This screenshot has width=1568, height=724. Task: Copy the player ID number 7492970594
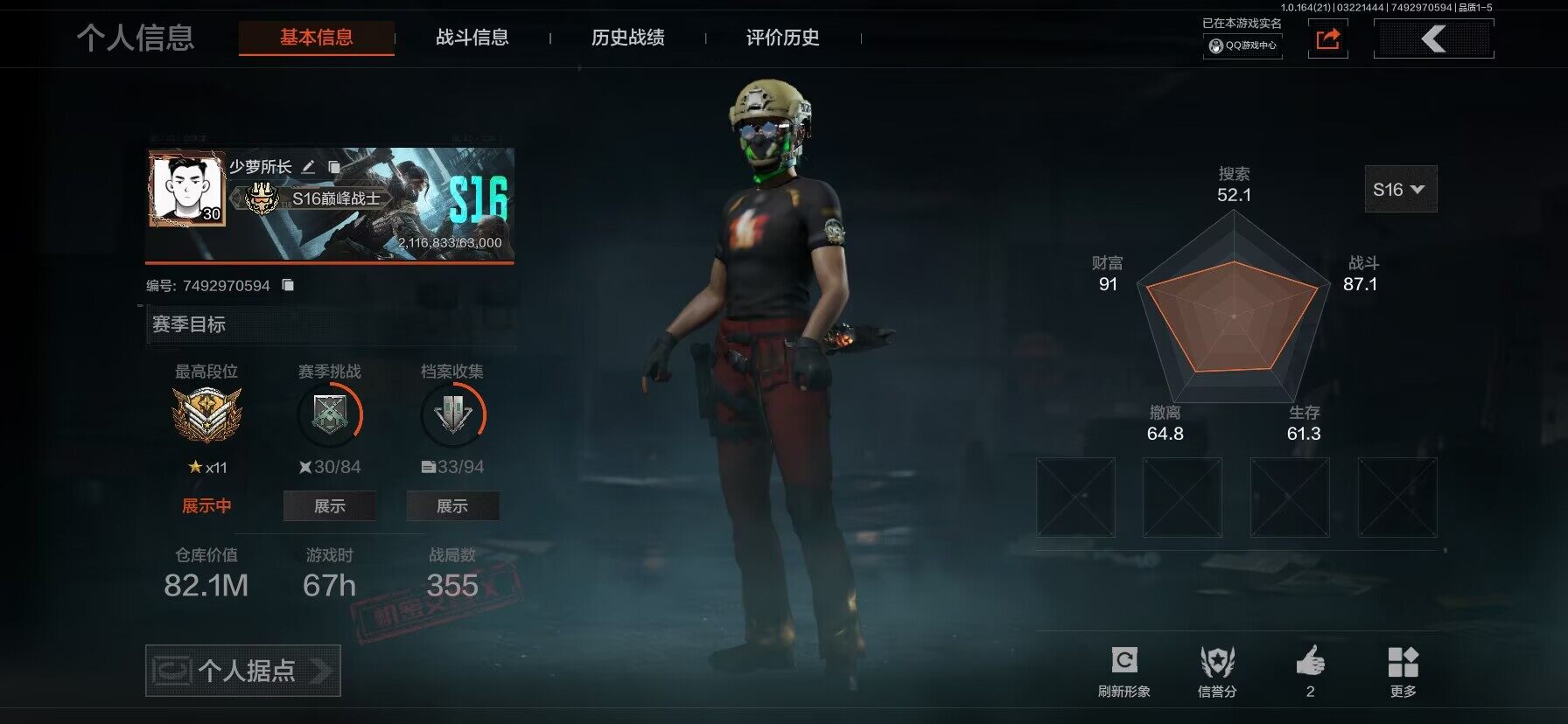[x=288, y=285]
